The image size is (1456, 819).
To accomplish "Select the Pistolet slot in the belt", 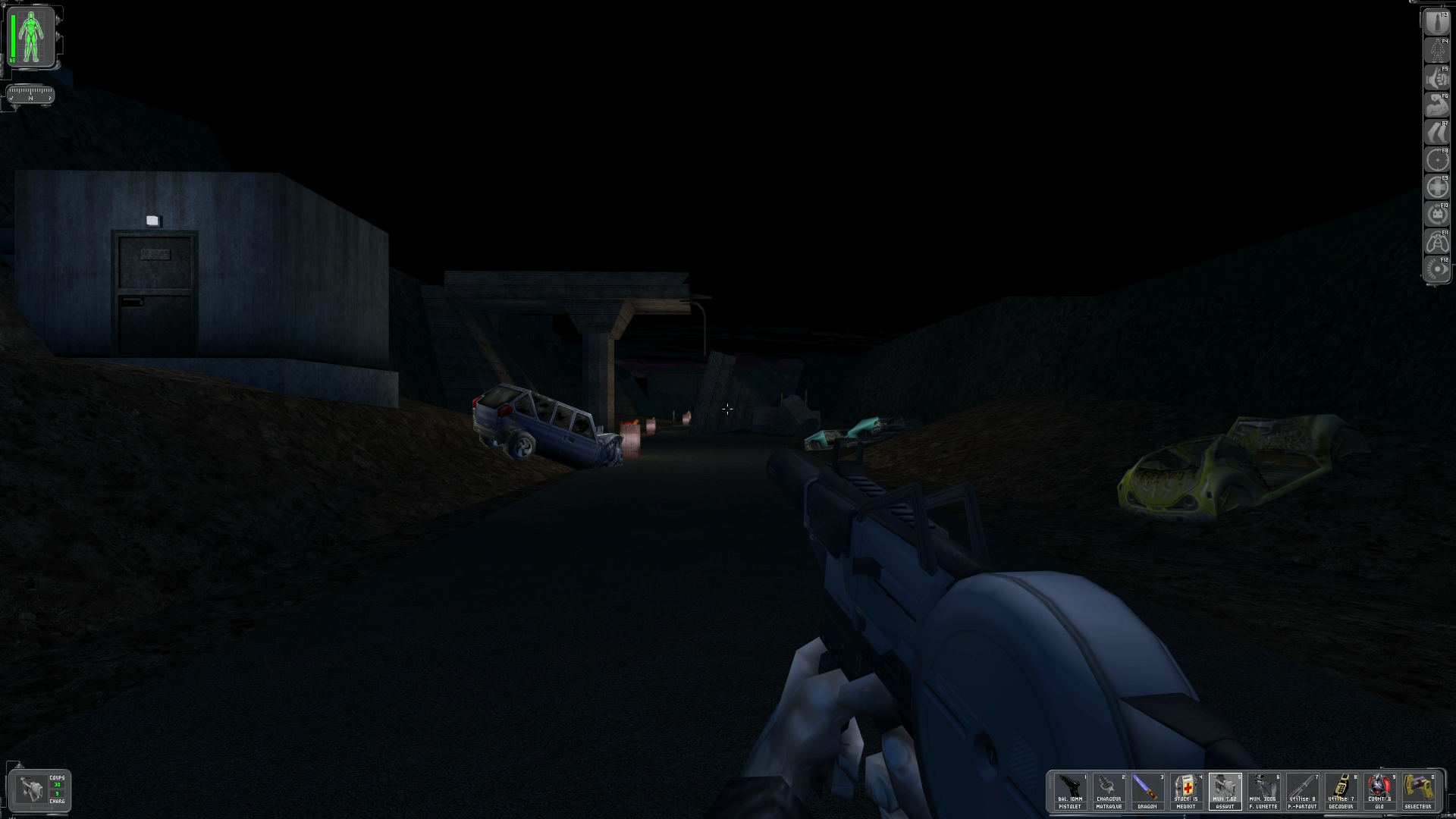I will tap(1070, 792).
